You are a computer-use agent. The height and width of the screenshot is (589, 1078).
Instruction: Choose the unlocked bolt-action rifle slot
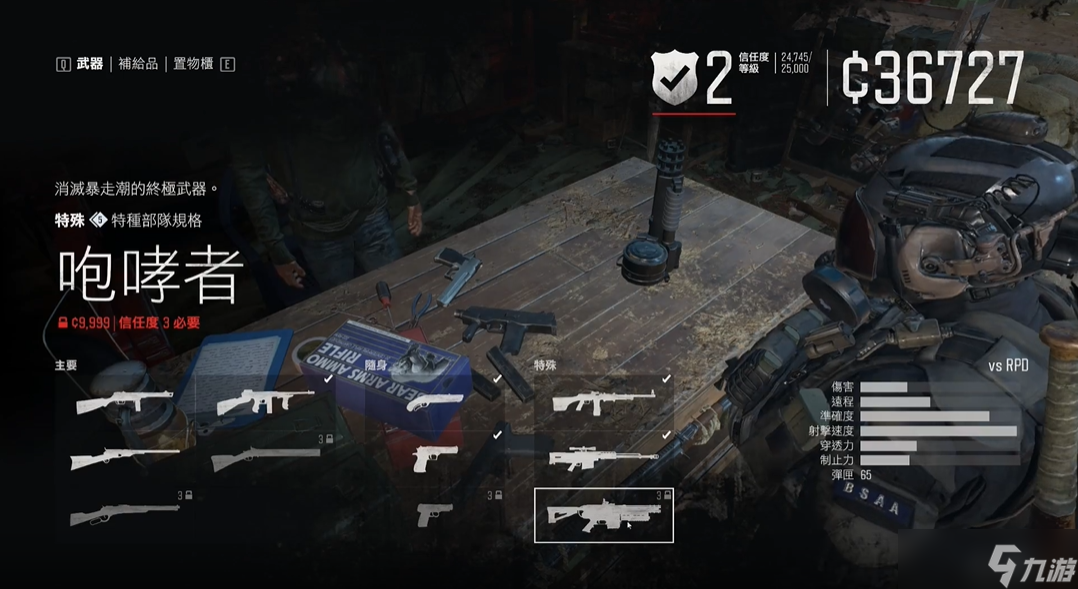click(x=124, y=458)
